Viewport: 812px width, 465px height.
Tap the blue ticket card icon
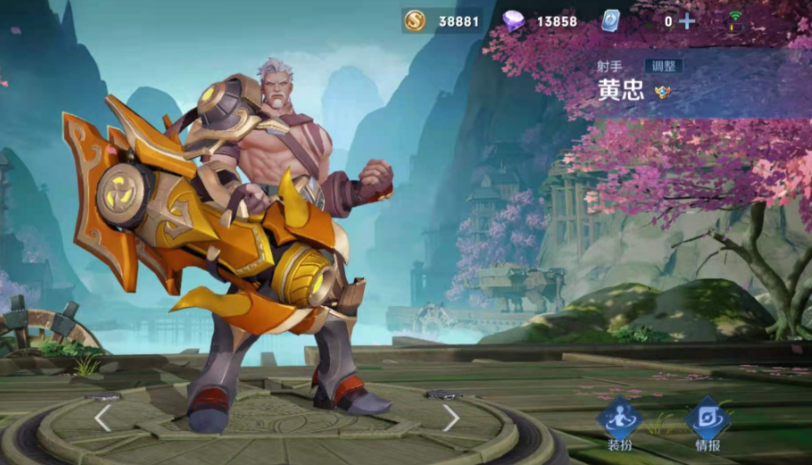(612, 21)
